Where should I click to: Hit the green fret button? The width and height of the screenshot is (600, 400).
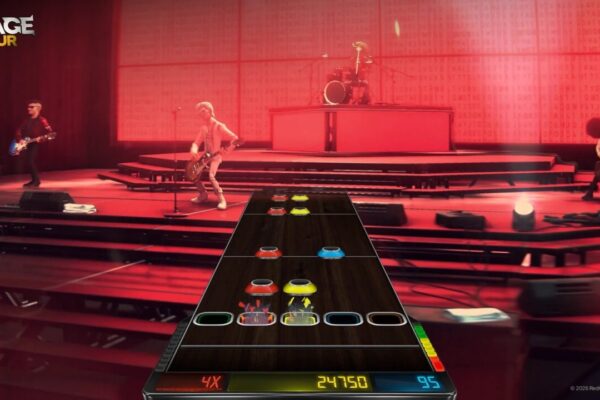point(213,319)
